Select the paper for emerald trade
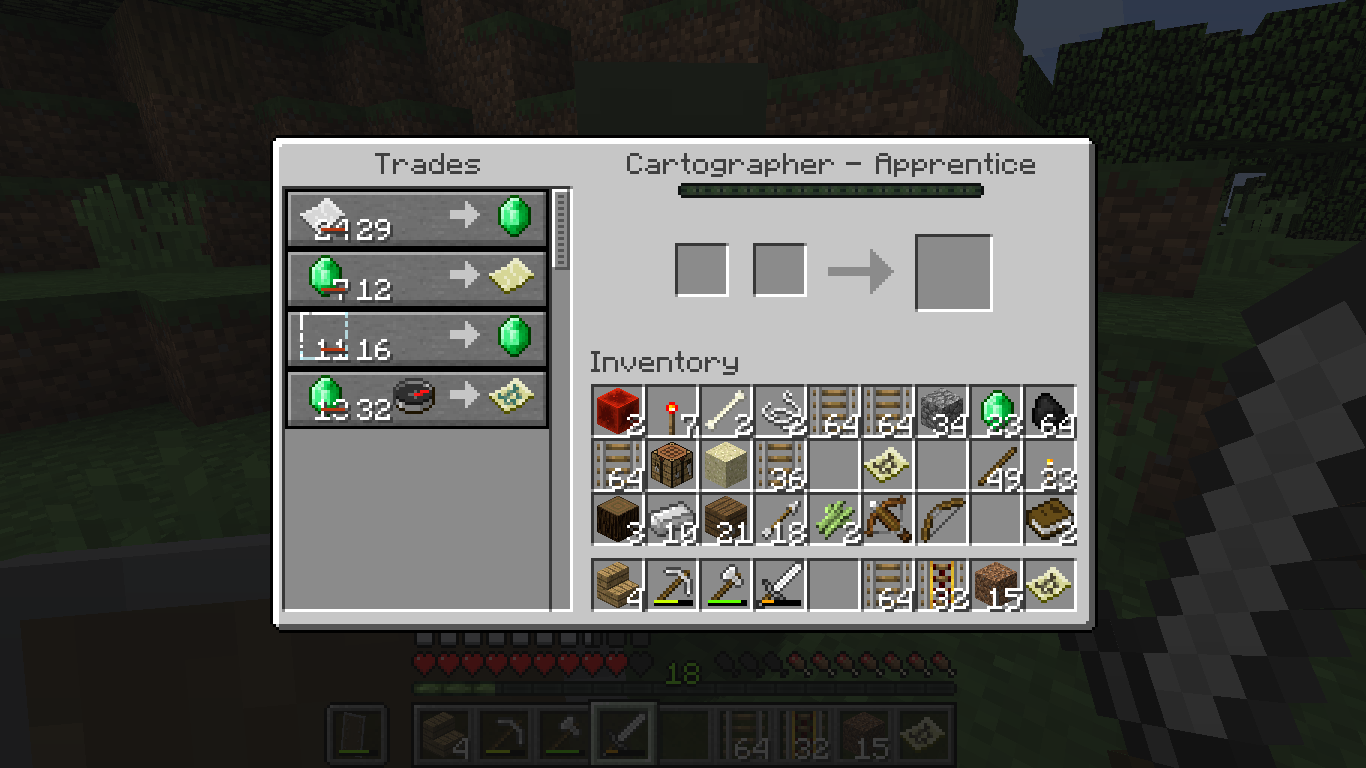Screen dimensions: 1366x768 pyautogui.click(x=417, y=217)
